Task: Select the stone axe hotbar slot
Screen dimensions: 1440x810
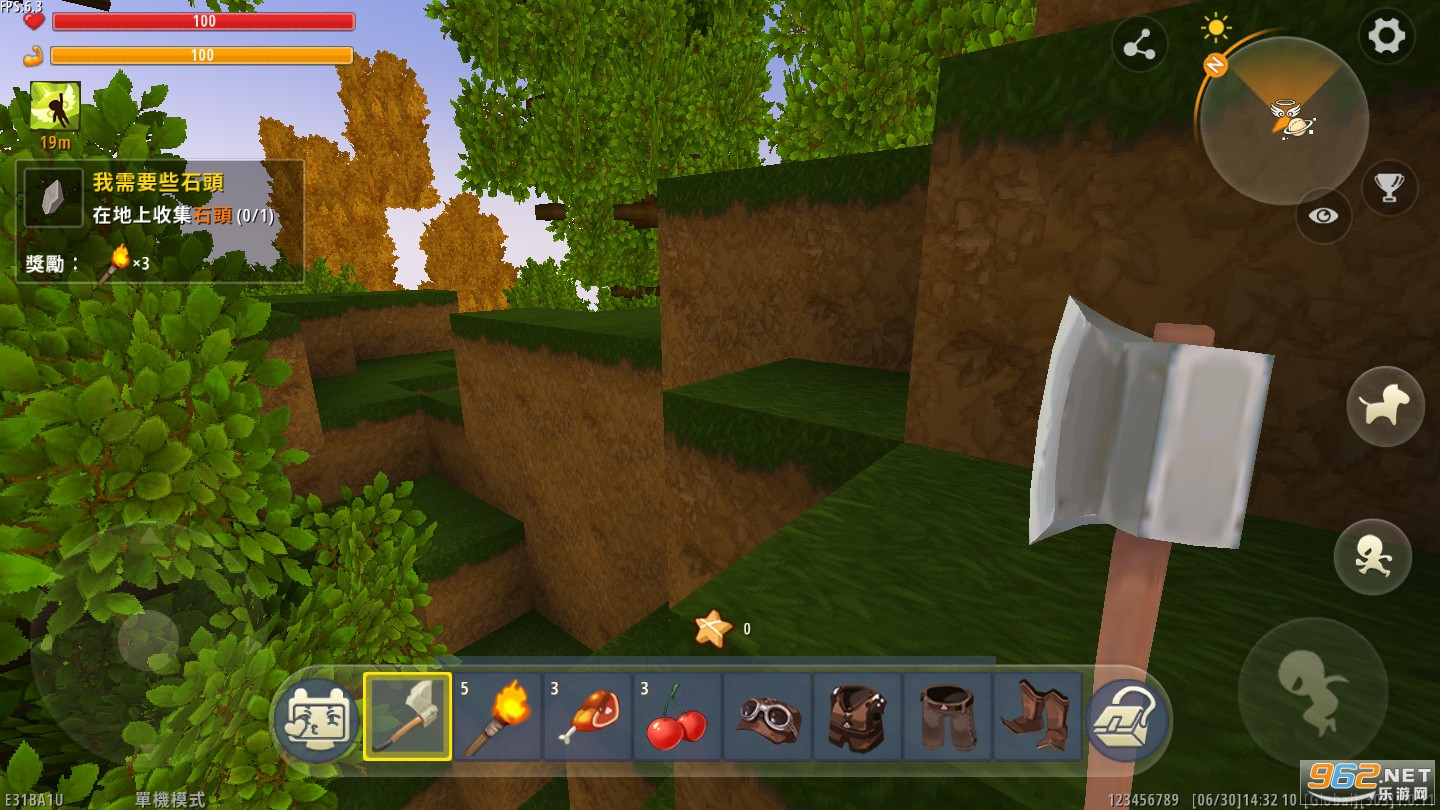Action: click(x=407, y=716)
